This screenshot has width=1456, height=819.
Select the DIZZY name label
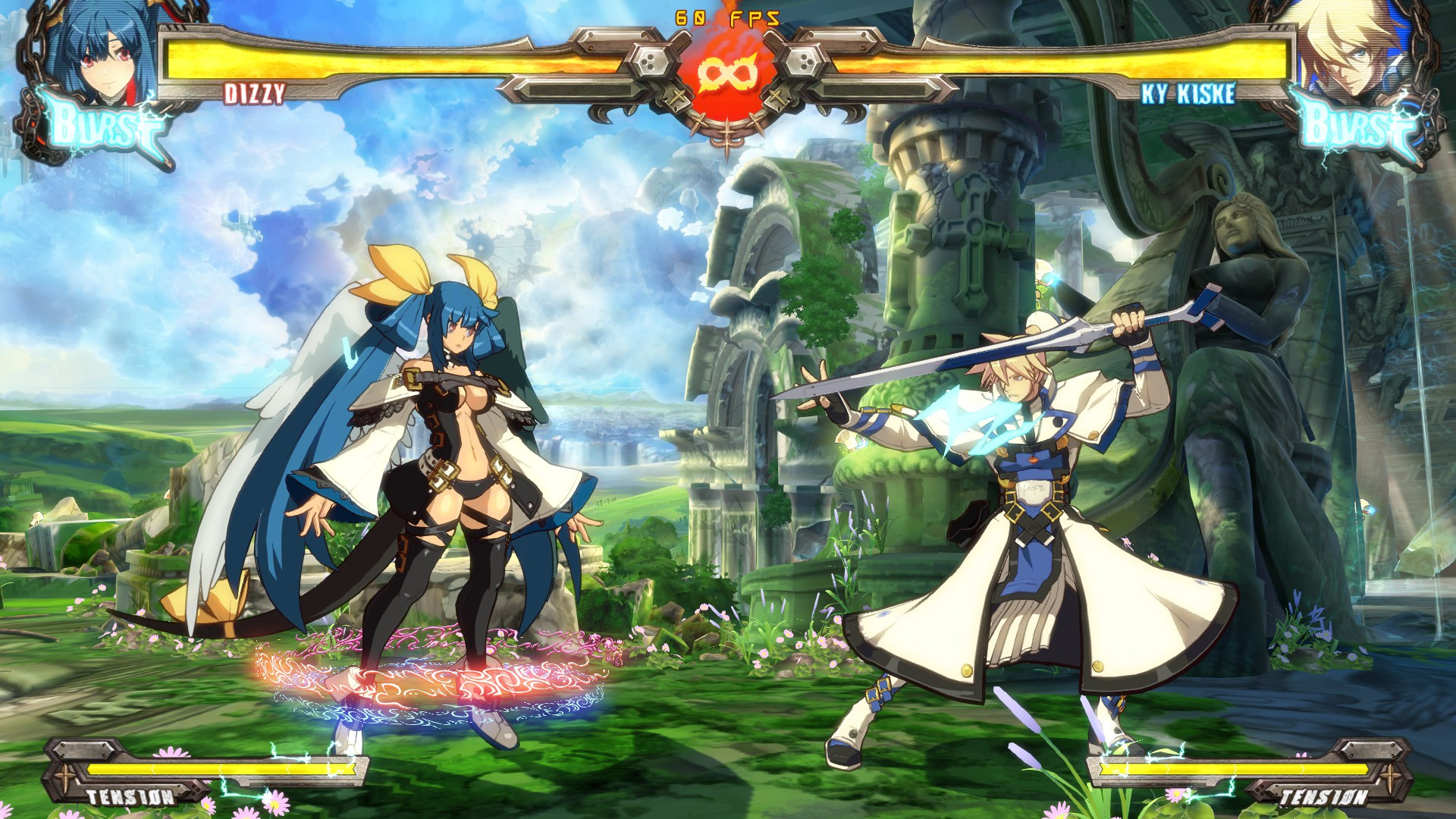pyautogui.click(x=254, y=93)
